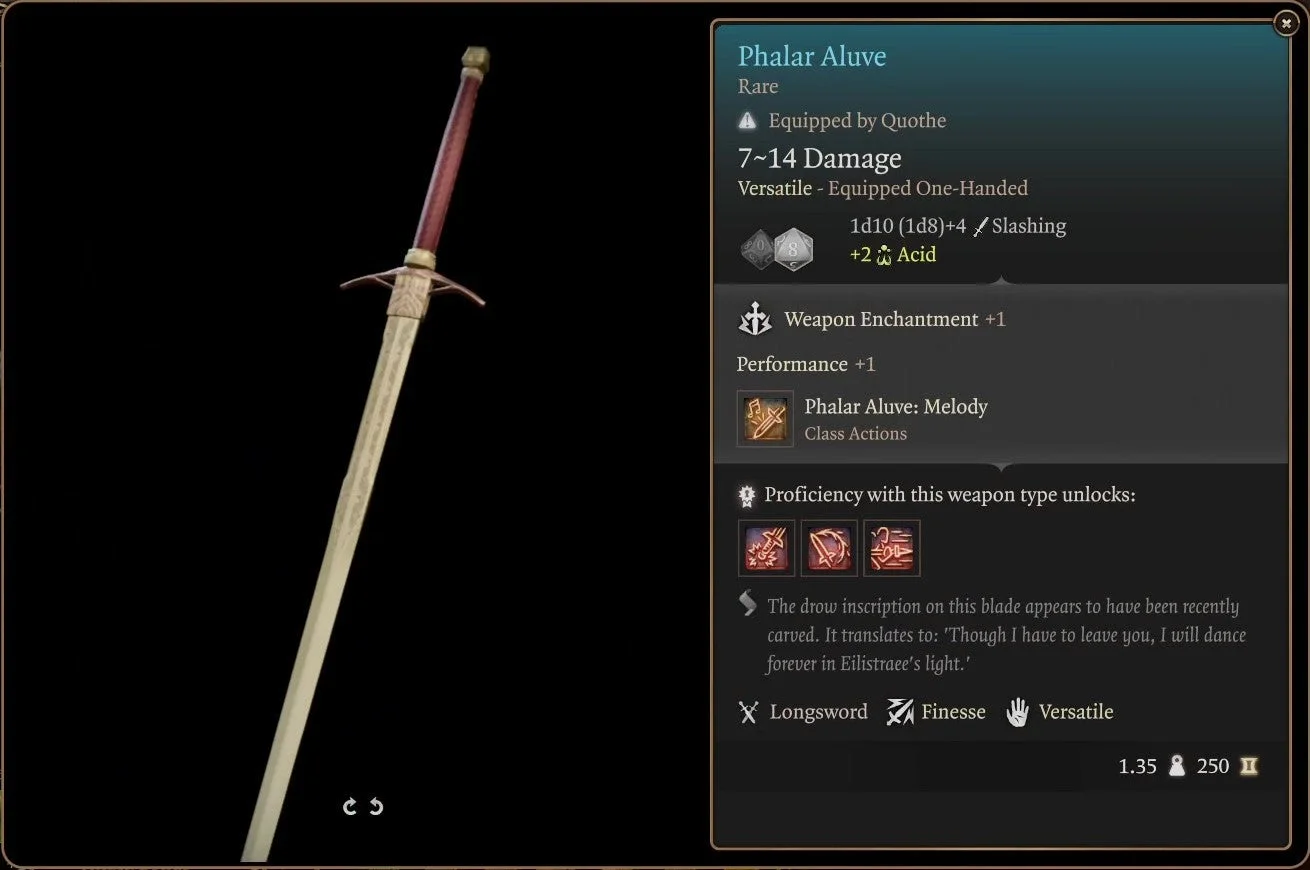
Task: Select the Rush Attack proficiency skill icon
Action: click(x=891, y=548)
